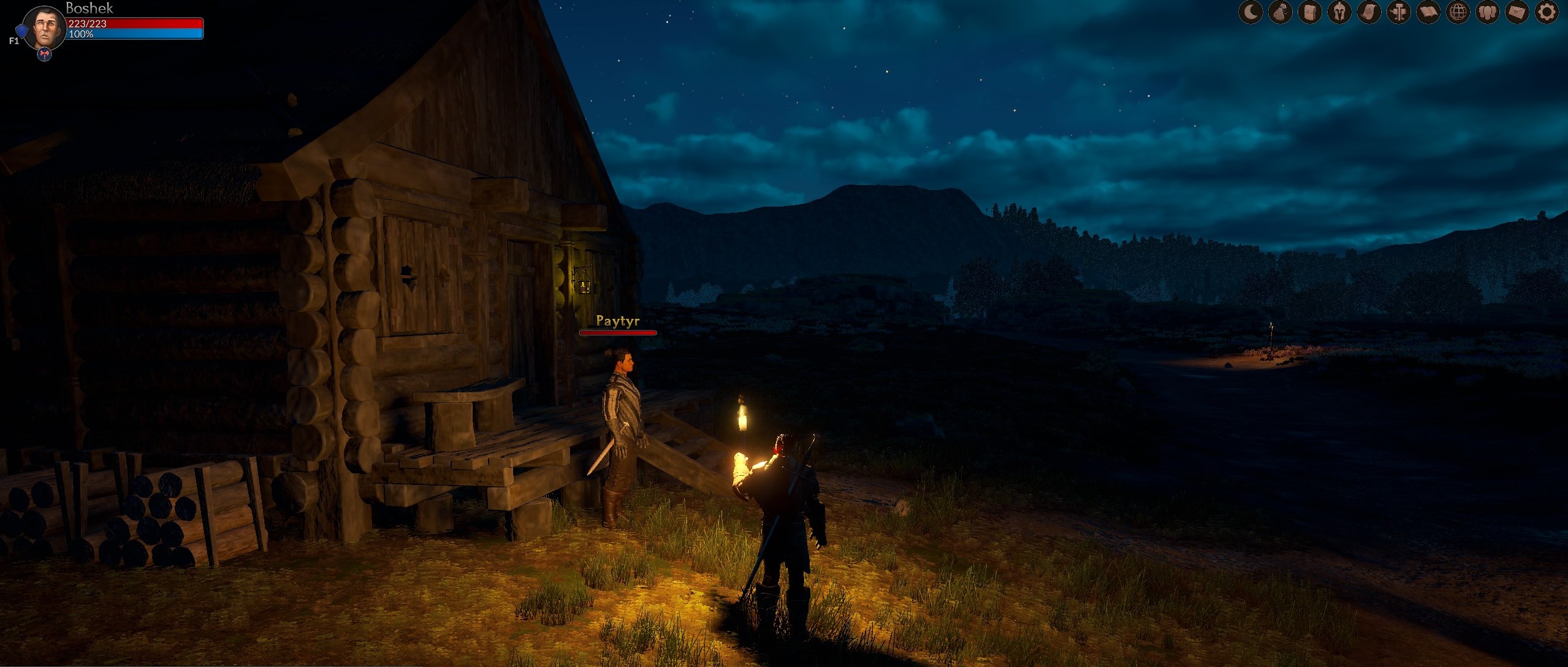Click the hammer and anvil crafting icon

tap(1398, 12)
